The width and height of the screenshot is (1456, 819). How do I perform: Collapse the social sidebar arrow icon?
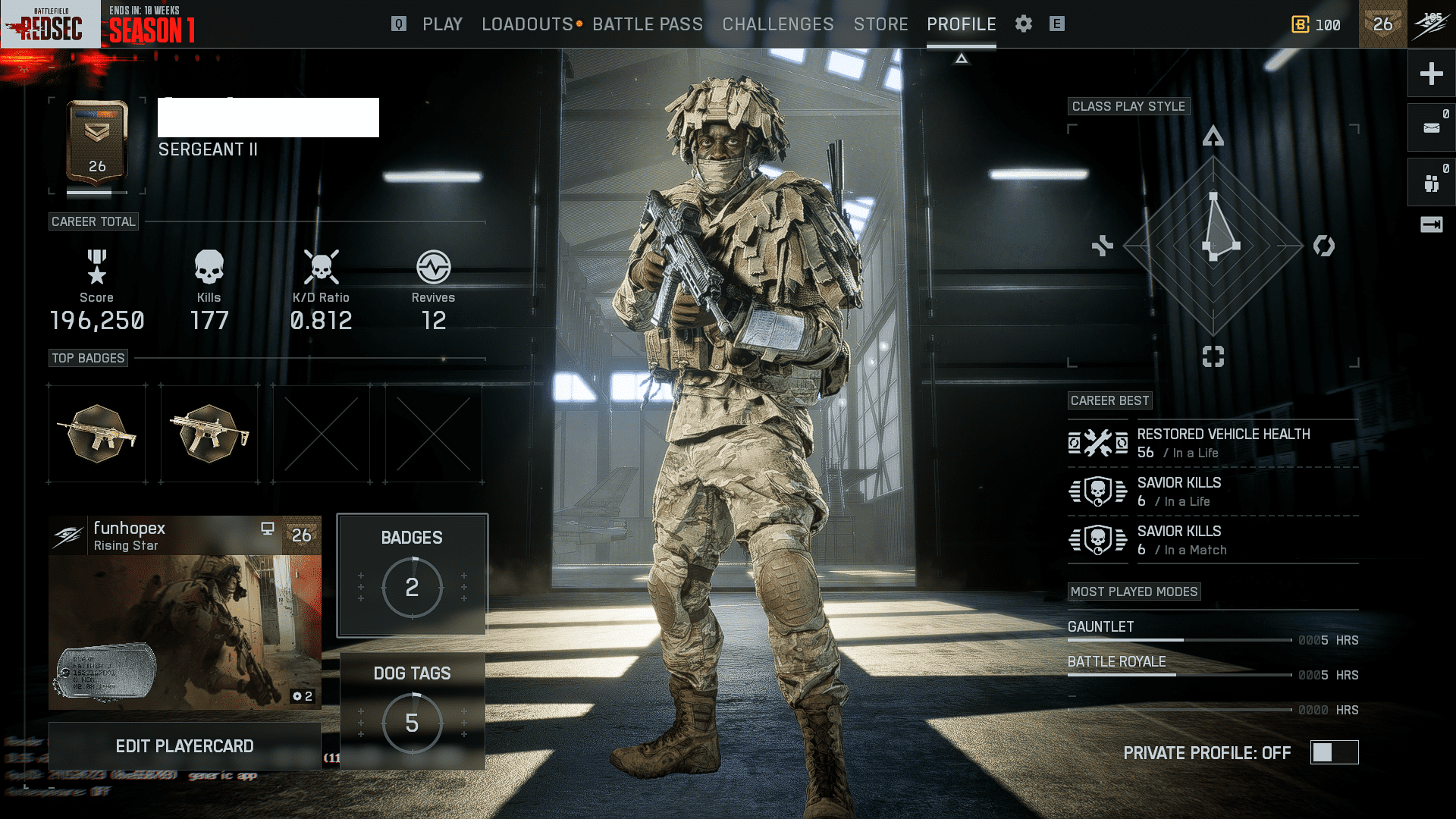point(1431,224)
